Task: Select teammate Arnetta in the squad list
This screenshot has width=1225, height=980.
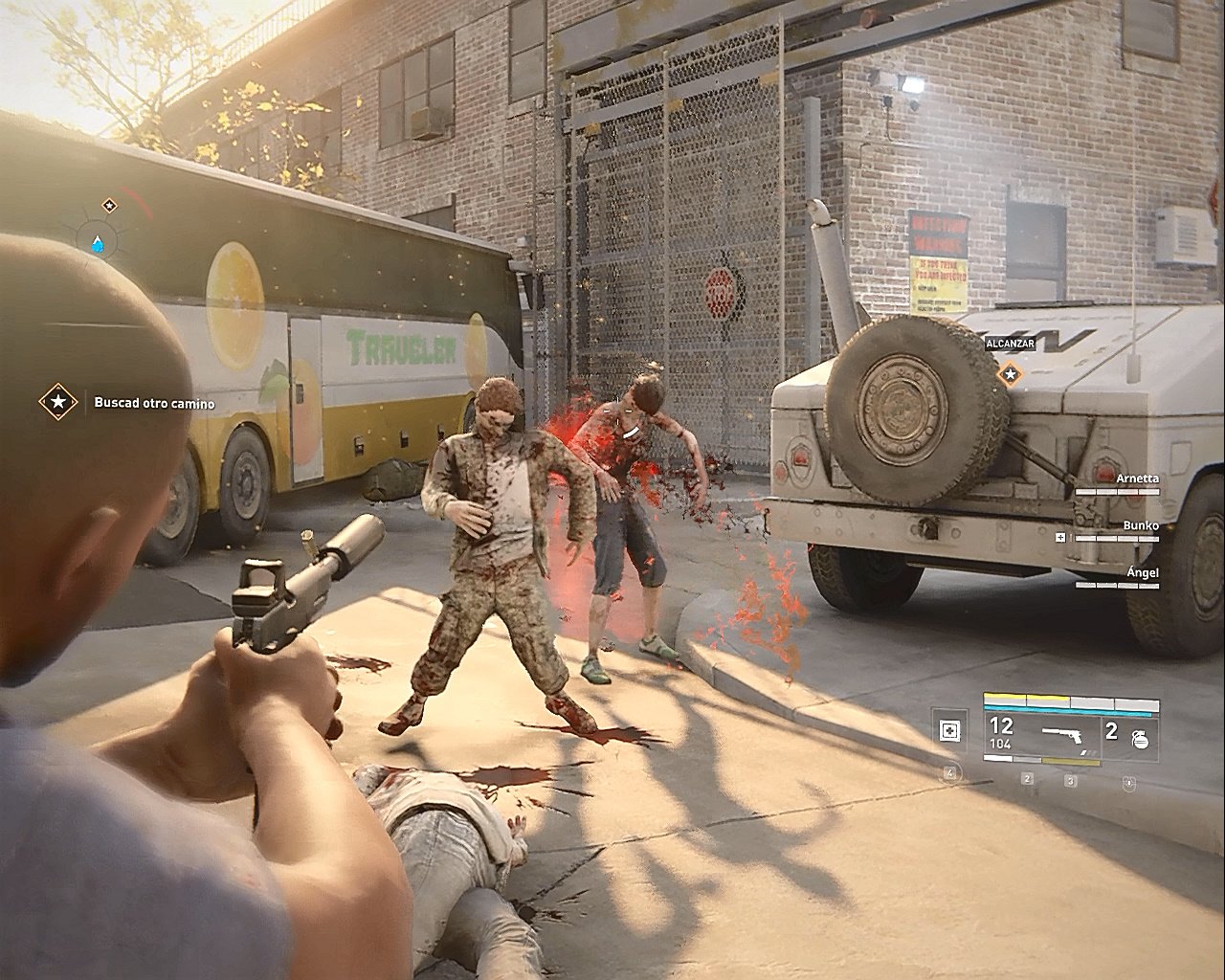Action: pos(1136,479)
